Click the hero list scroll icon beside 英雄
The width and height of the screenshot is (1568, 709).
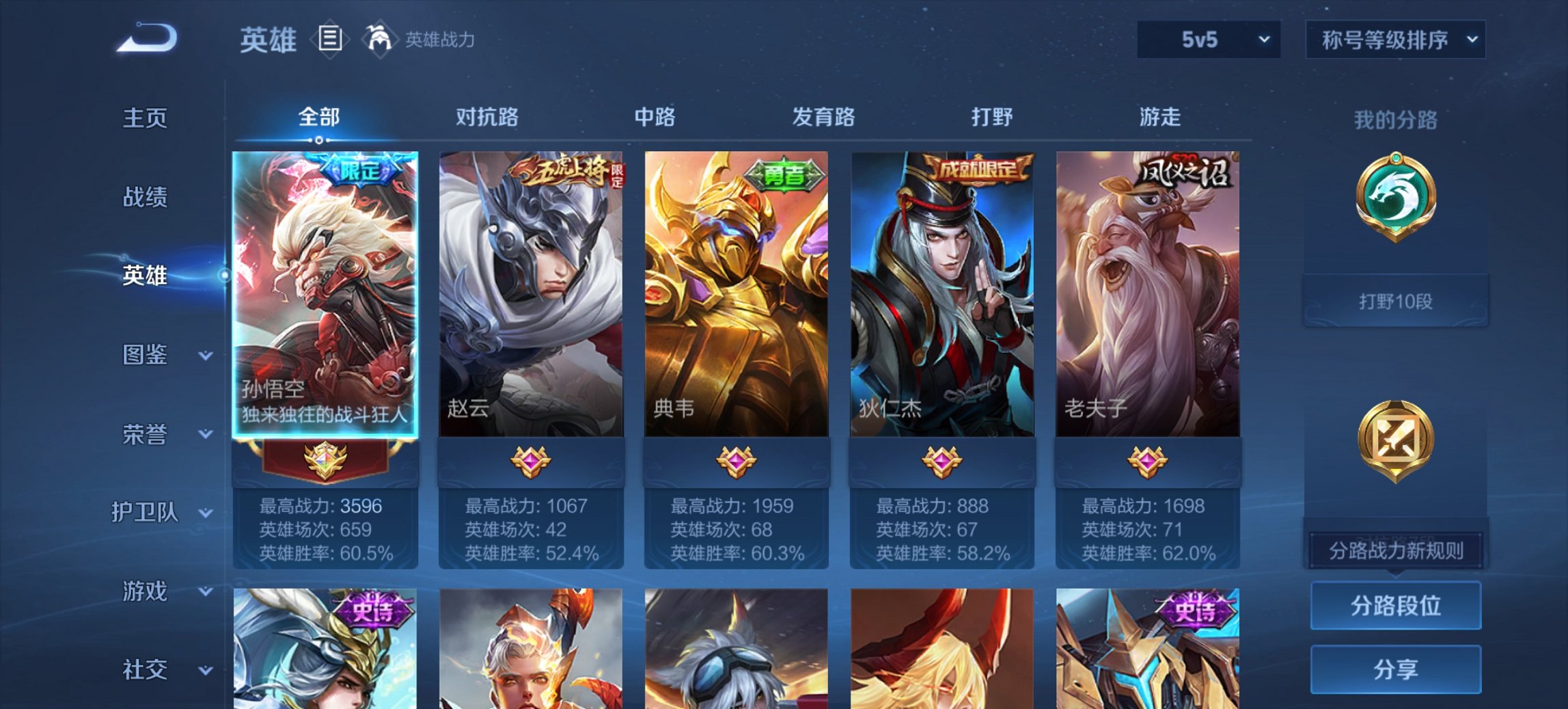point(331,39)
